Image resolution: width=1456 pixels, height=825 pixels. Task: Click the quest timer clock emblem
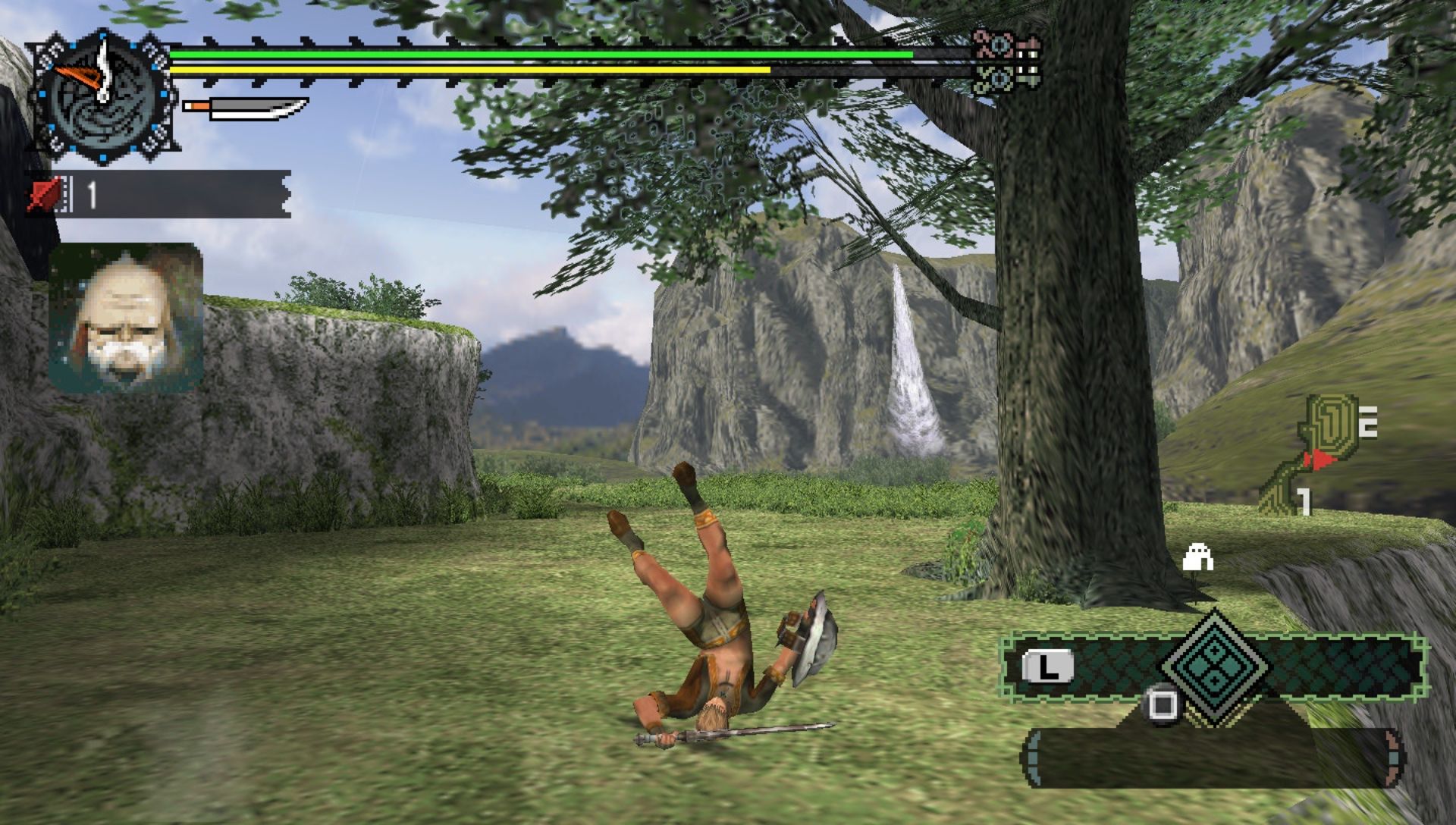pos(102,96)
